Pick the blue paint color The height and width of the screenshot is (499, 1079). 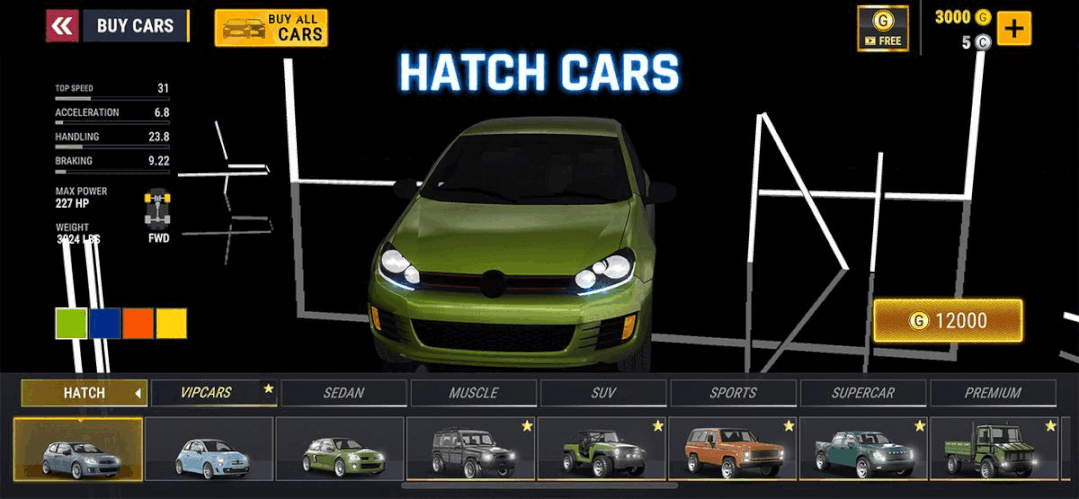coord(105,323)
